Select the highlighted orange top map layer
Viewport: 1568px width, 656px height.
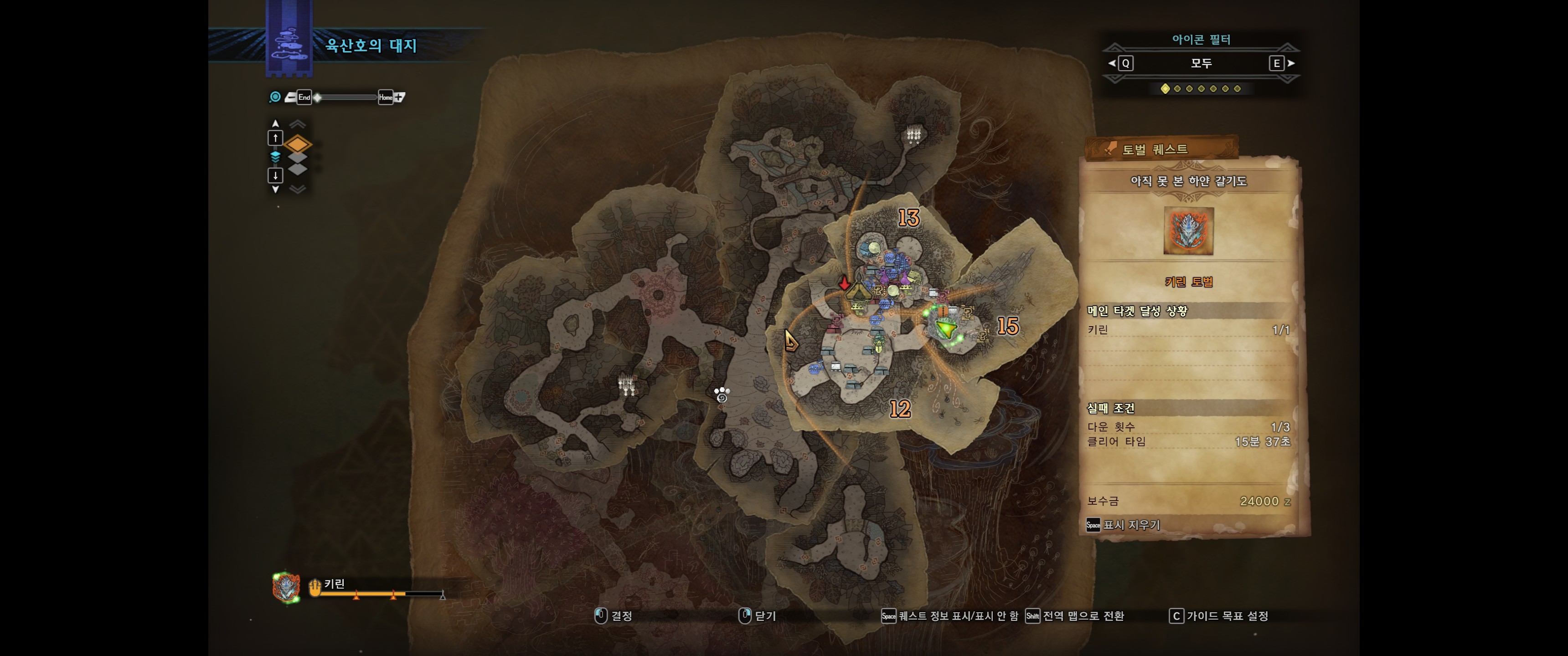pyautogui.click(x=298, y=144)
